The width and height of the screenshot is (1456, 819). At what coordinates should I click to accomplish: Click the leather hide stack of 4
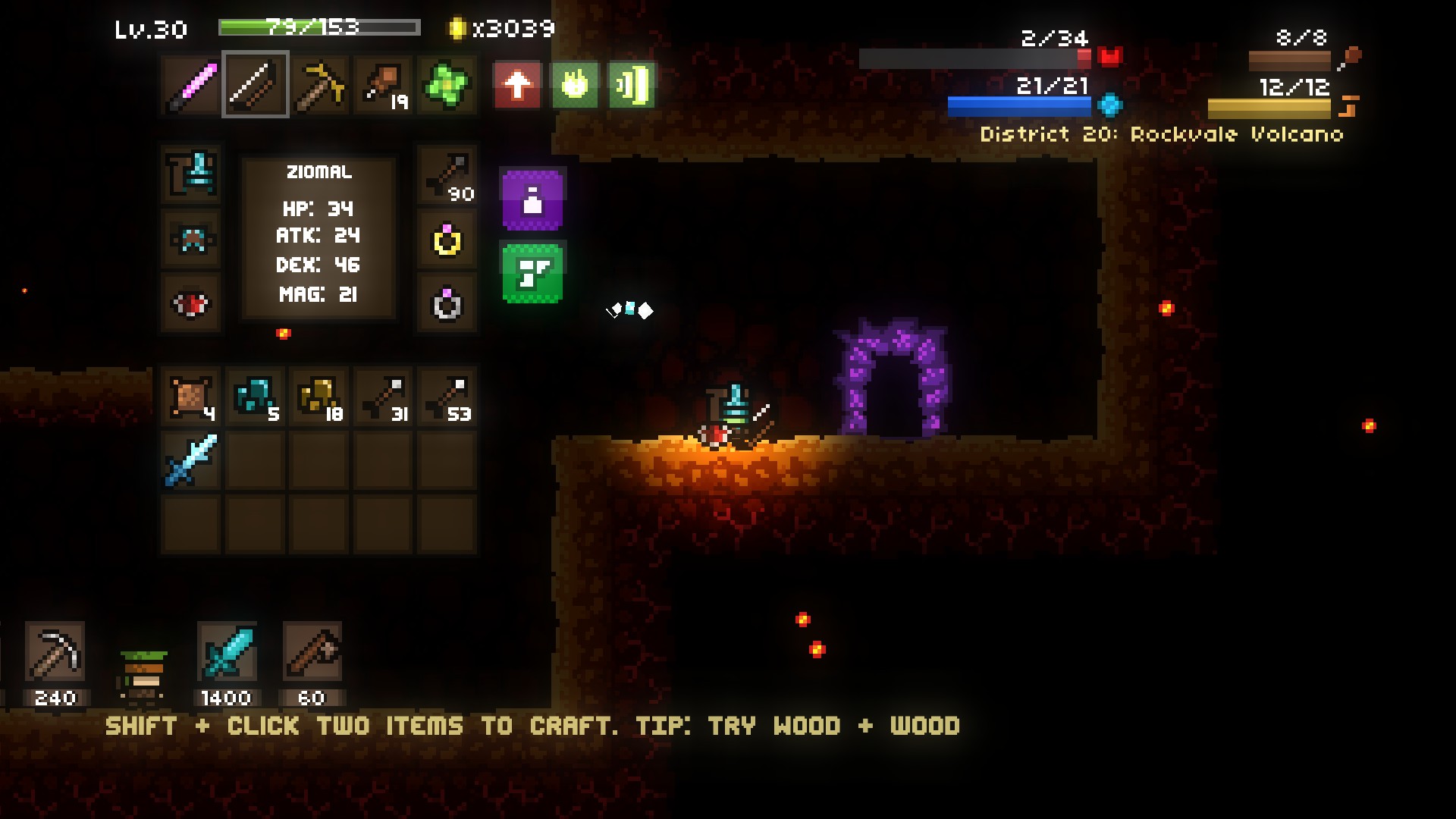[x=192, y=397]
